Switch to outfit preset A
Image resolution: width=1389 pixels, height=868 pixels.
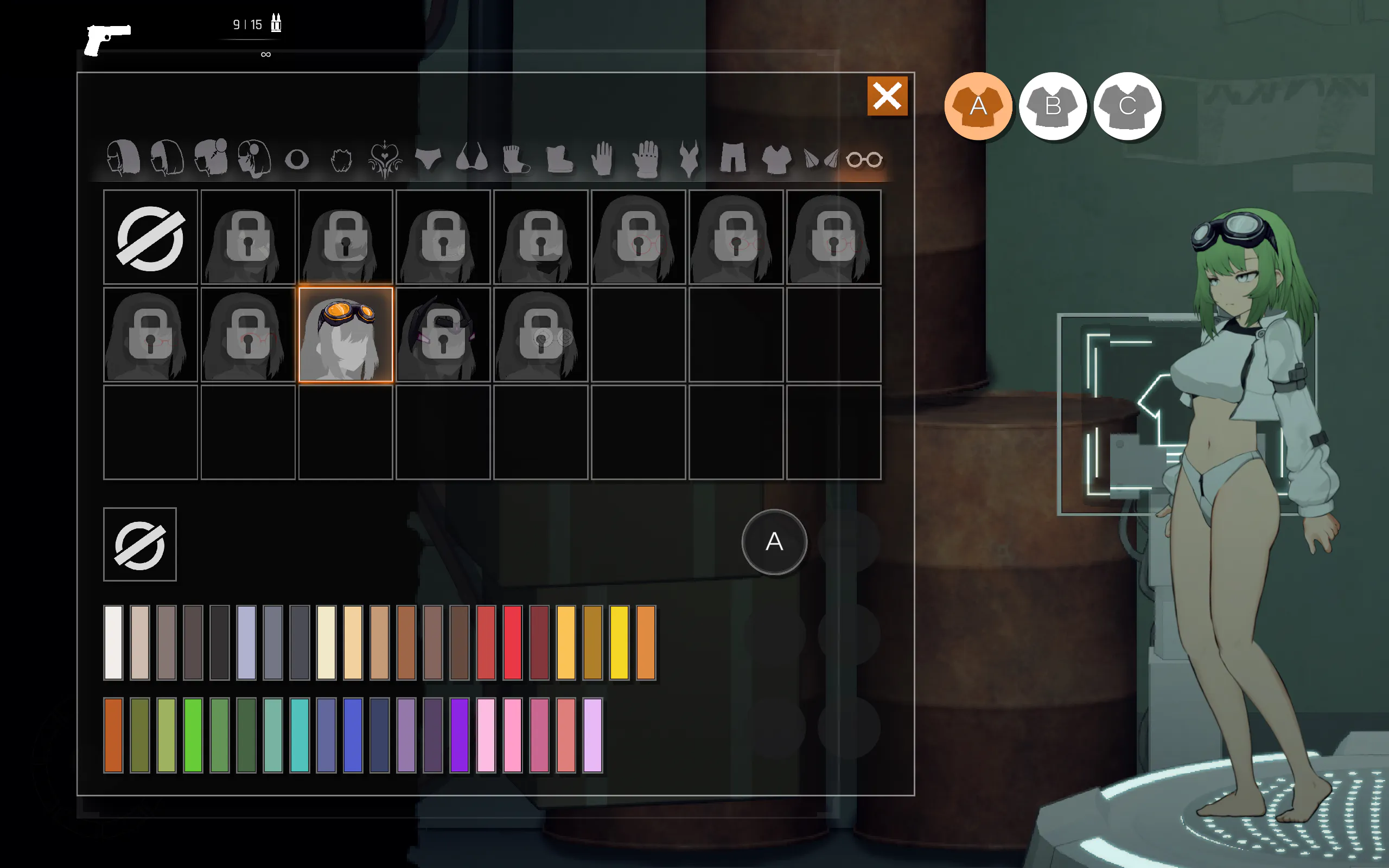point(978,106)
